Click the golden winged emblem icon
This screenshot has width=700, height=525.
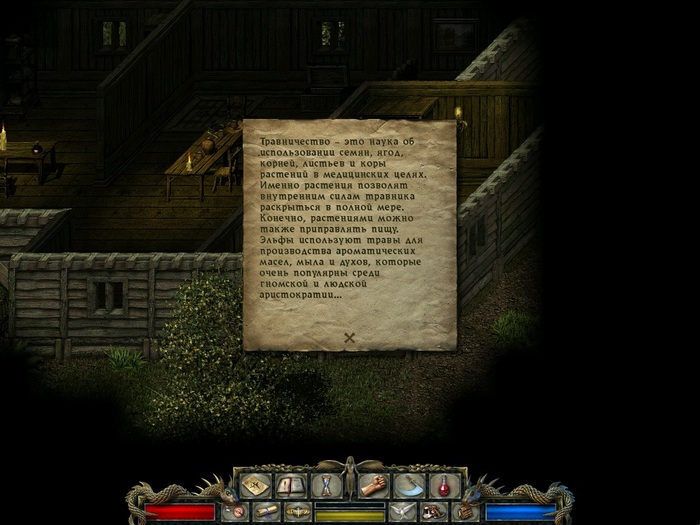tap(297, 511)
